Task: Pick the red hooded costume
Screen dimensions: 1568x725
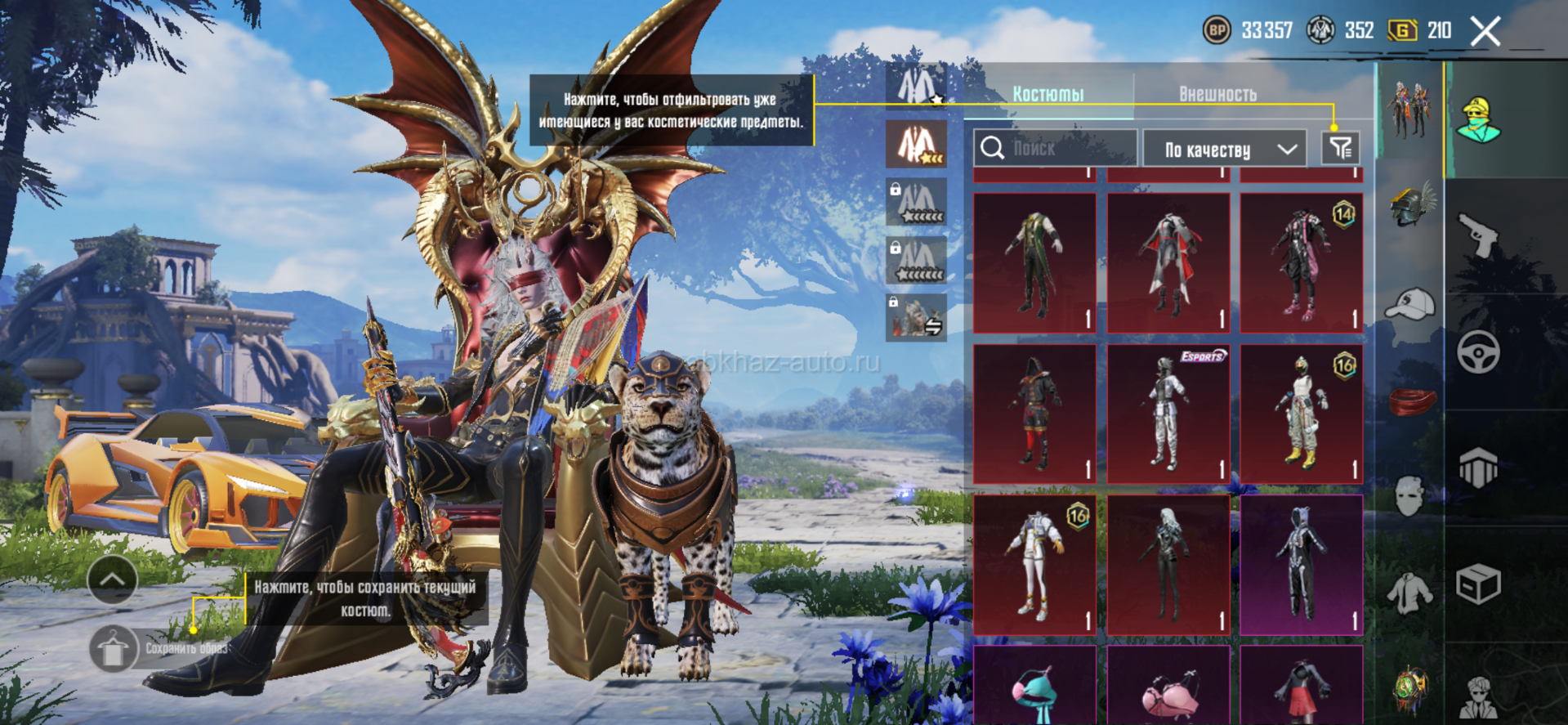Action: [1034, 414]
